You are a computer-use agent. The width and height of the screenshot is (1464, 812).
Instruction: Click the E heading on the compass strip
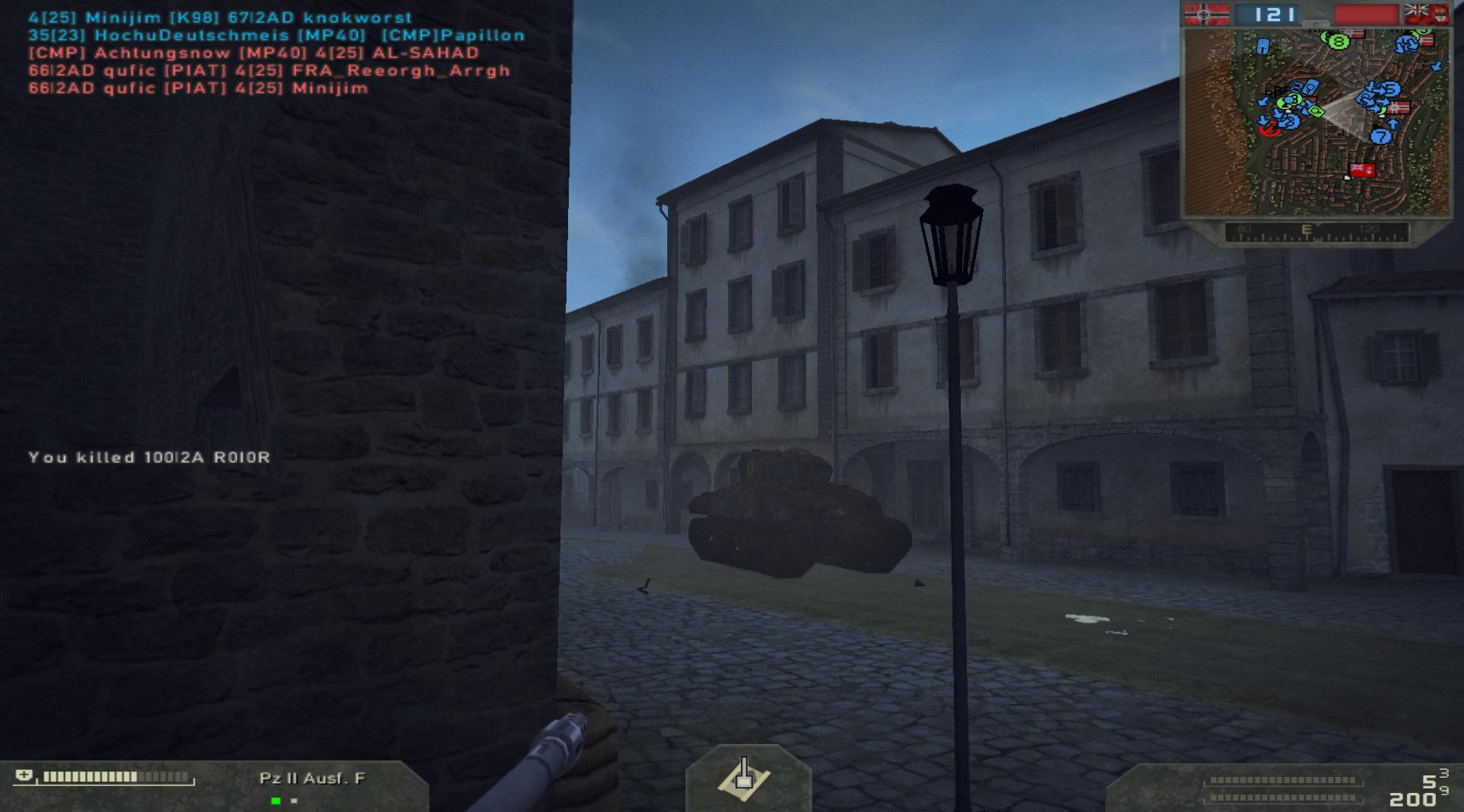(1307, 228)
